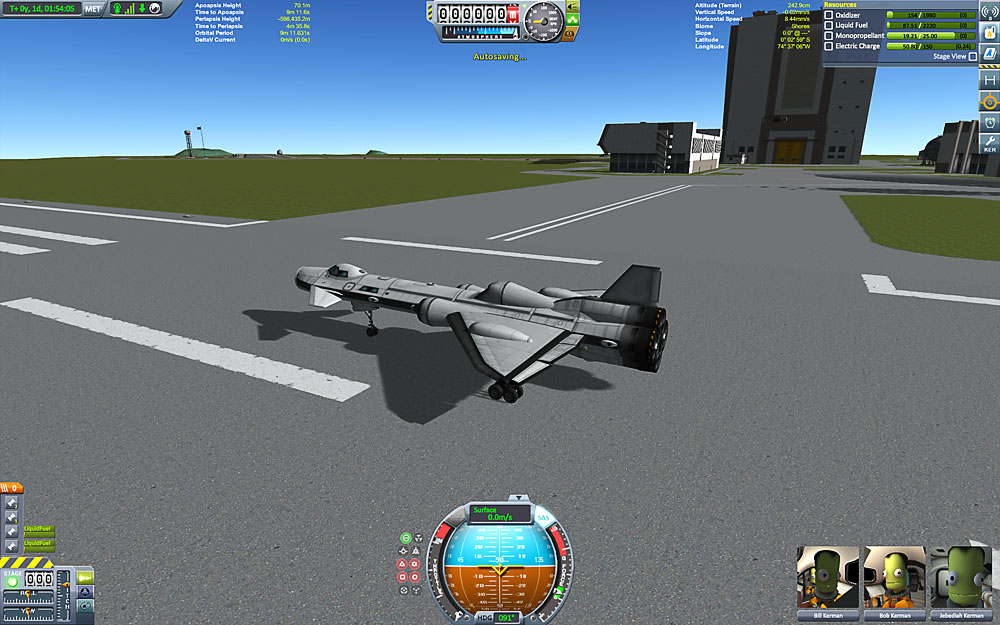Screen dimensions: 1000x625
Task: Click the Surface speed mode readout on navball
Action: pos(499,513)
